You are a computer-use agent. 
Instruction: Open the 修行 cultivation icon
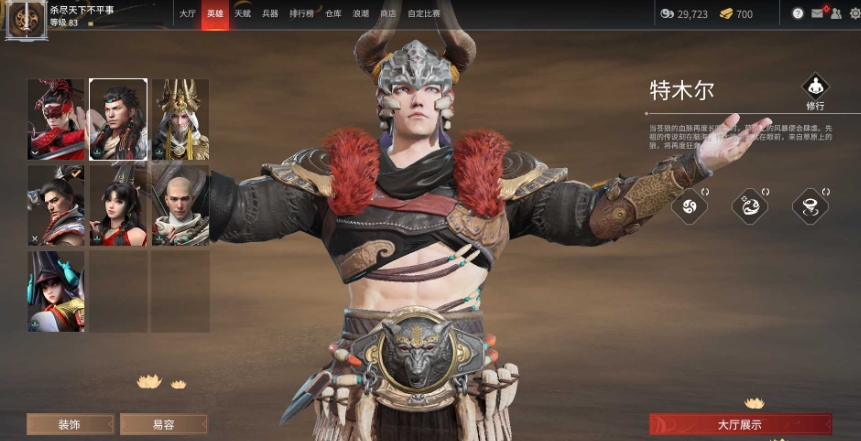click(x=815, y=90)
